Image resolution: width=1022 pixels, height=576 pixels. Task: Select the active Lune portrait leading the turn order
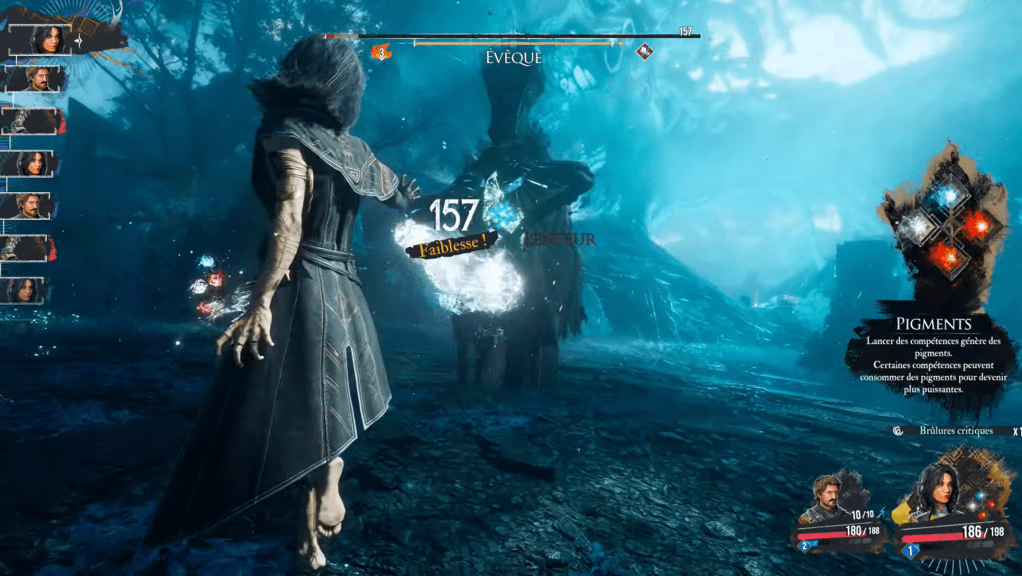[45, 39]
